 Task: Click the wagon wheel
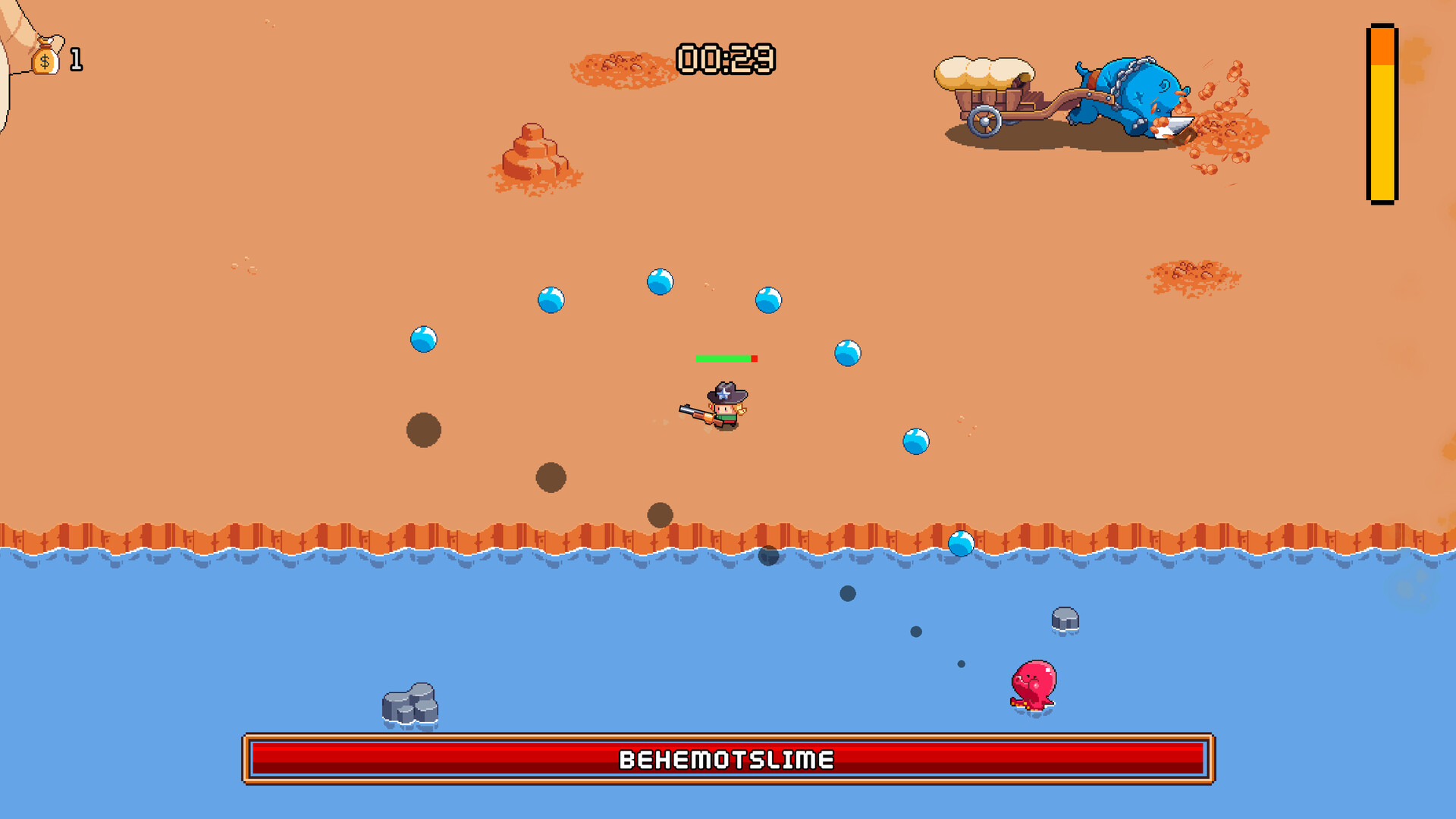point(984,120)
